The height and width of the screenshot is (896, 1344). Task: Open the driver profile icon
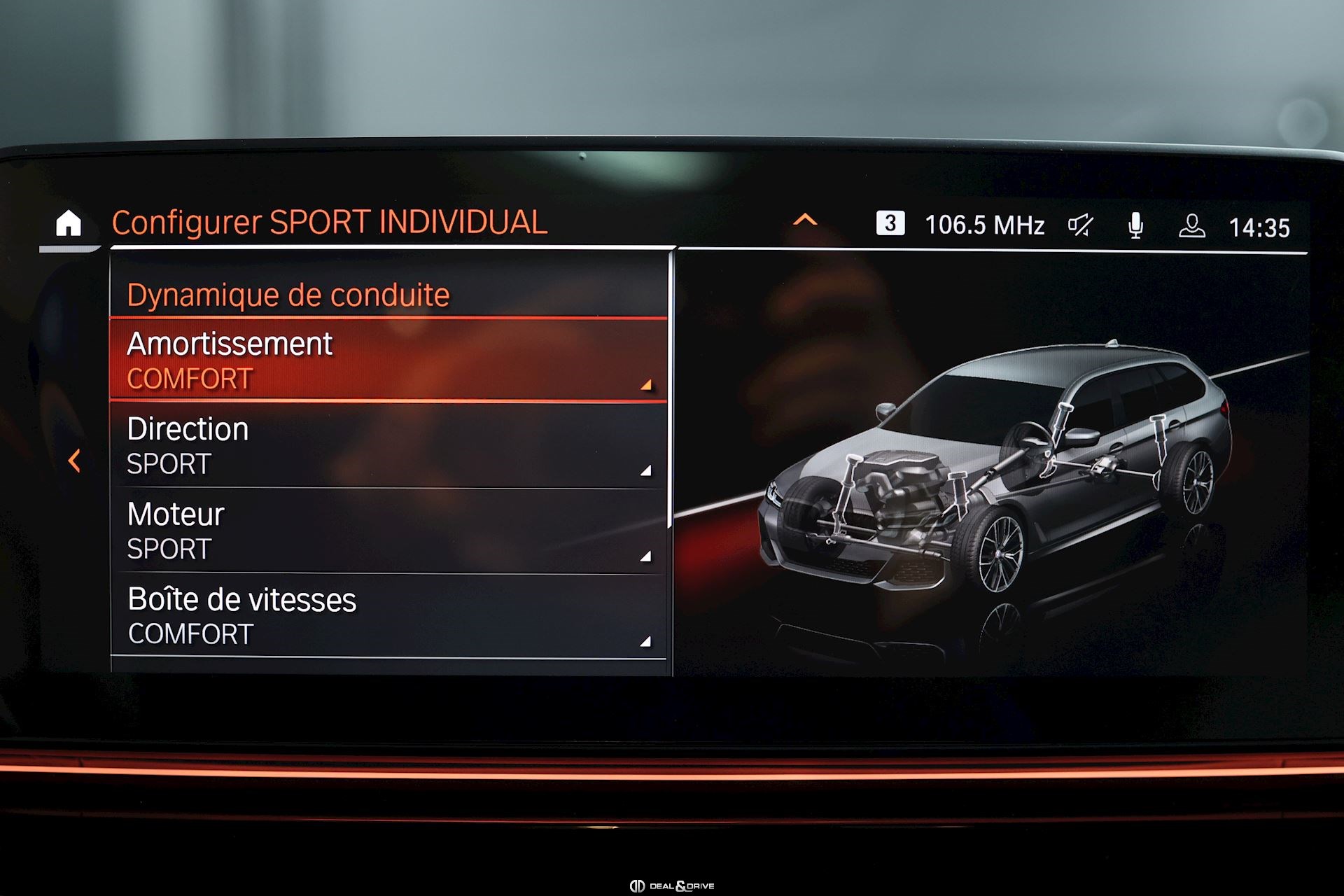(1191, 225)
